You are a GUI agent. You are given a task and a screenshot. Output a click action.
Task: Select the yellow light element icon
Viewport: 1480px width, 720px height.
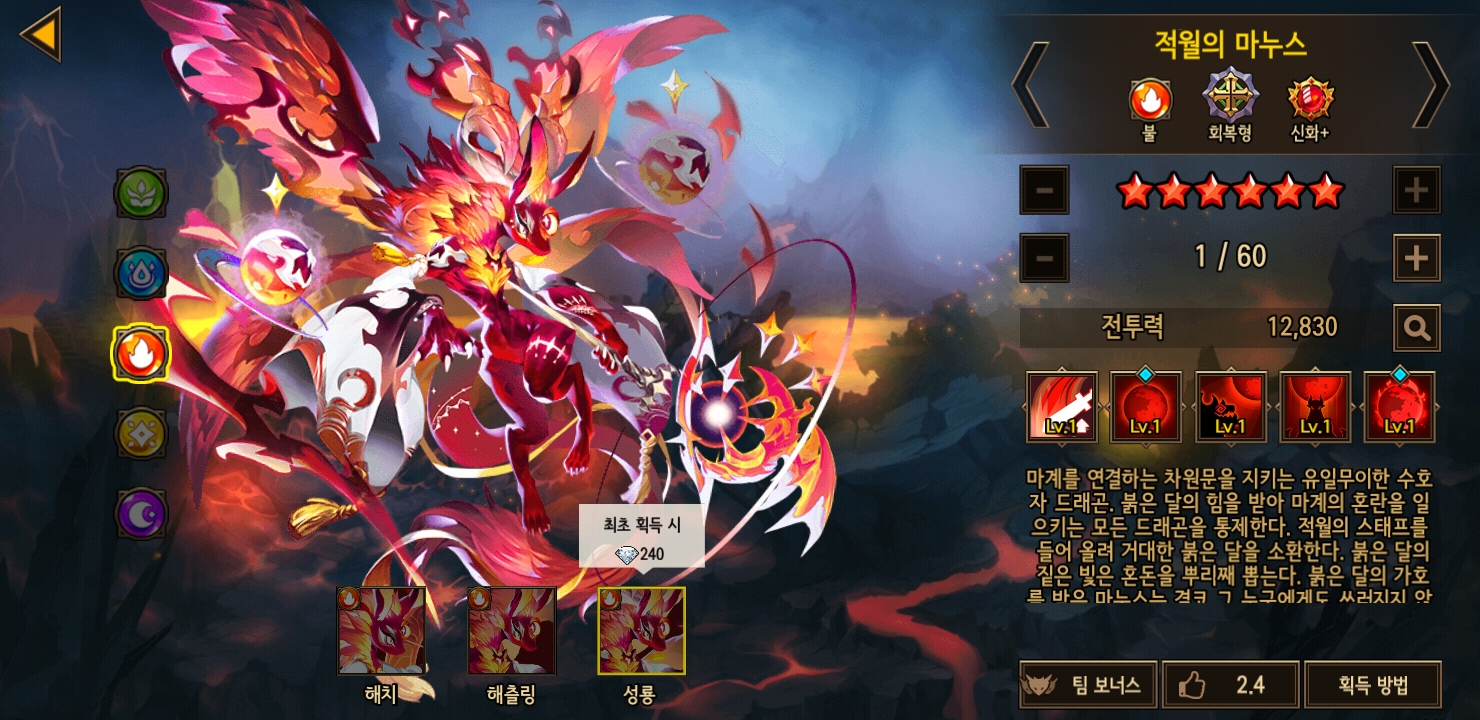pos(141,432)
